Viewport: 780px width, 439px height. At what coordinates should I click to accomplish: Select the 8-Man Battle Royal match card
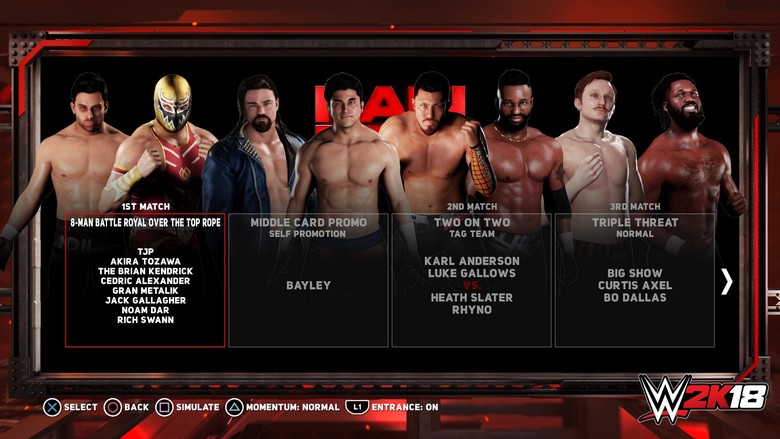click(x=146, y=280)
